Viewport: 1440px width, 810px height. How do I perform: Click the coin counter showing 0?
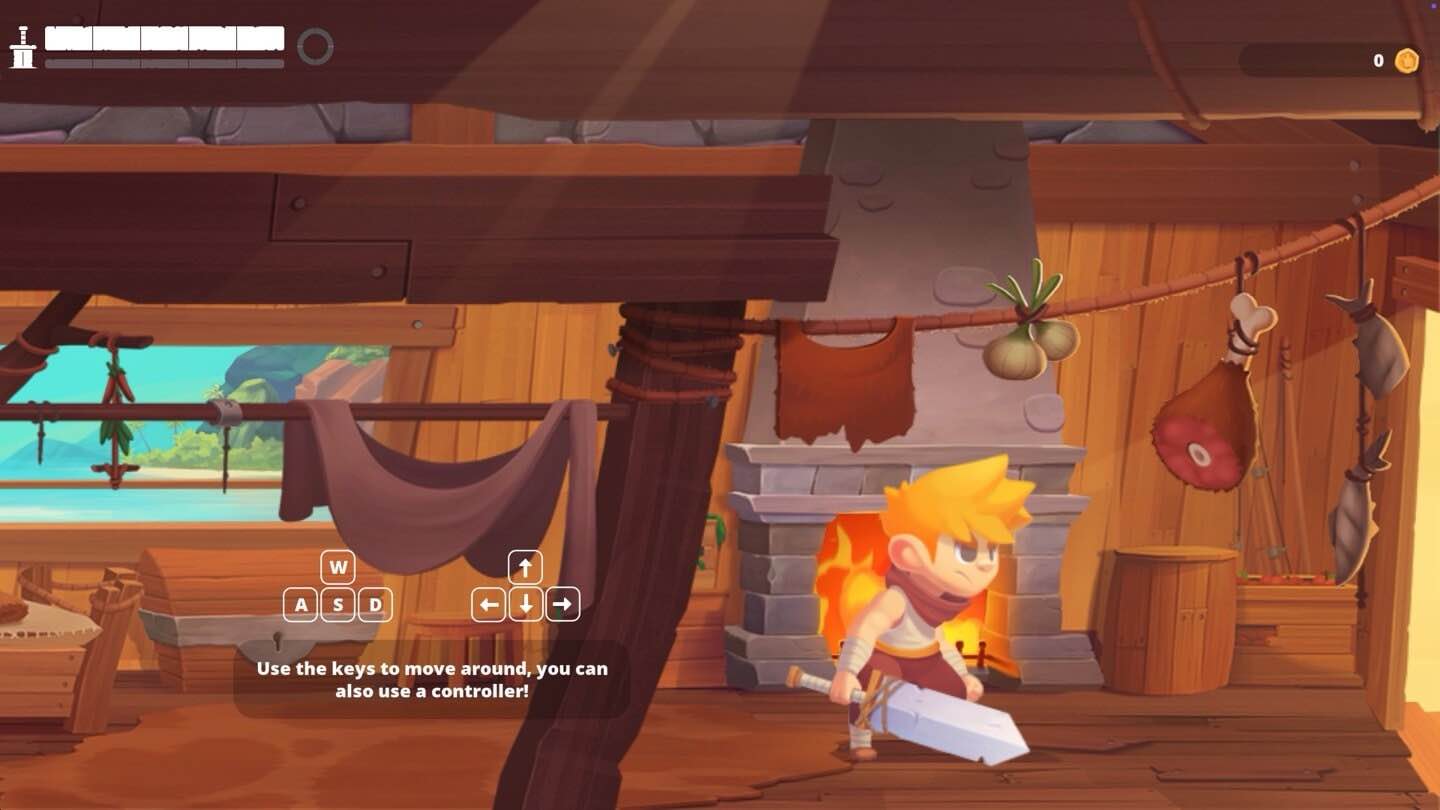[x=1378, y=61]
